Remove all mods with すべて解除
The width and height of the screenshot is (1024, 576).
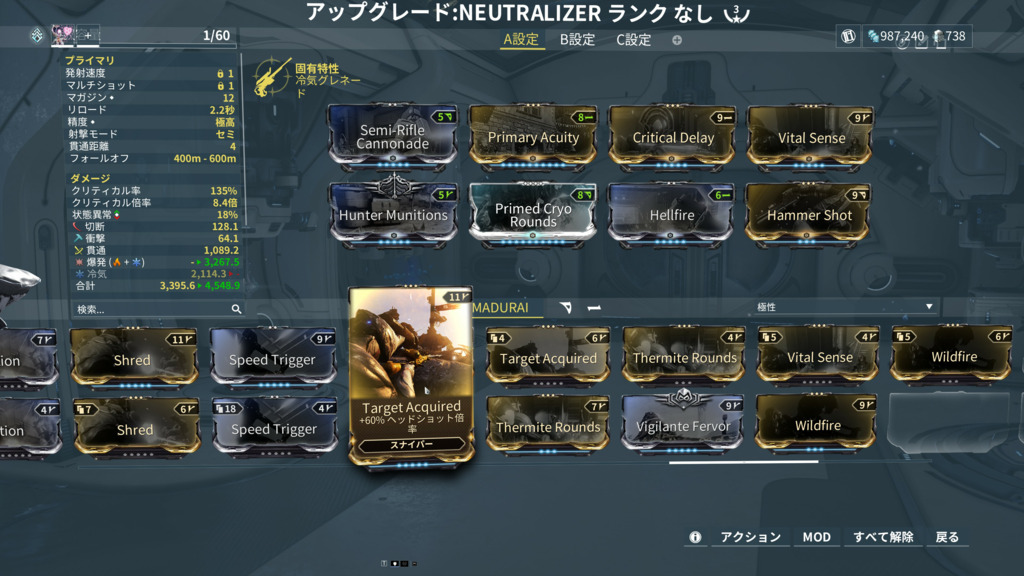click(883, 537)
